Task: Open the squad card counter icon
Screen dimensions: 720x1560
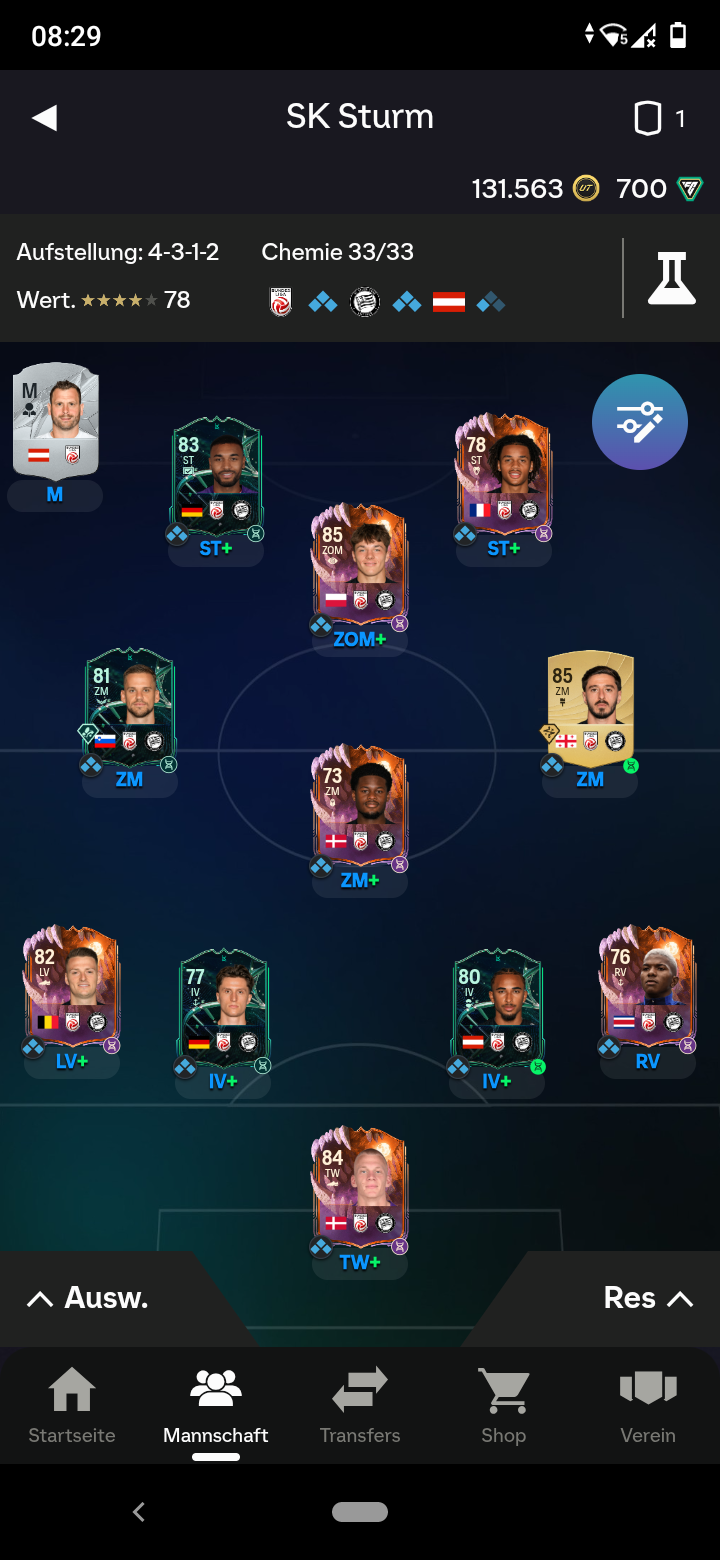Action: (649, 119)
